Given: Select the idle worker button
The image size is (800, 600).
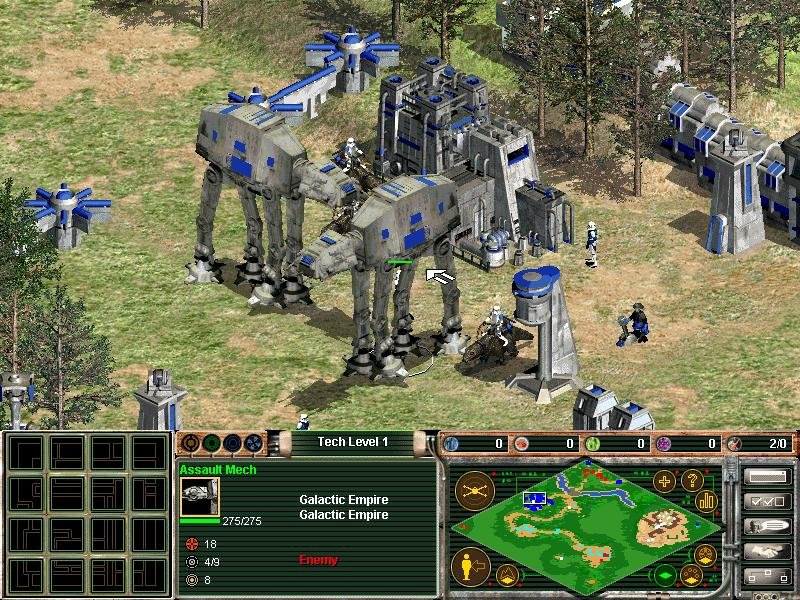Looking at the screenshot, I should (471, 567).
